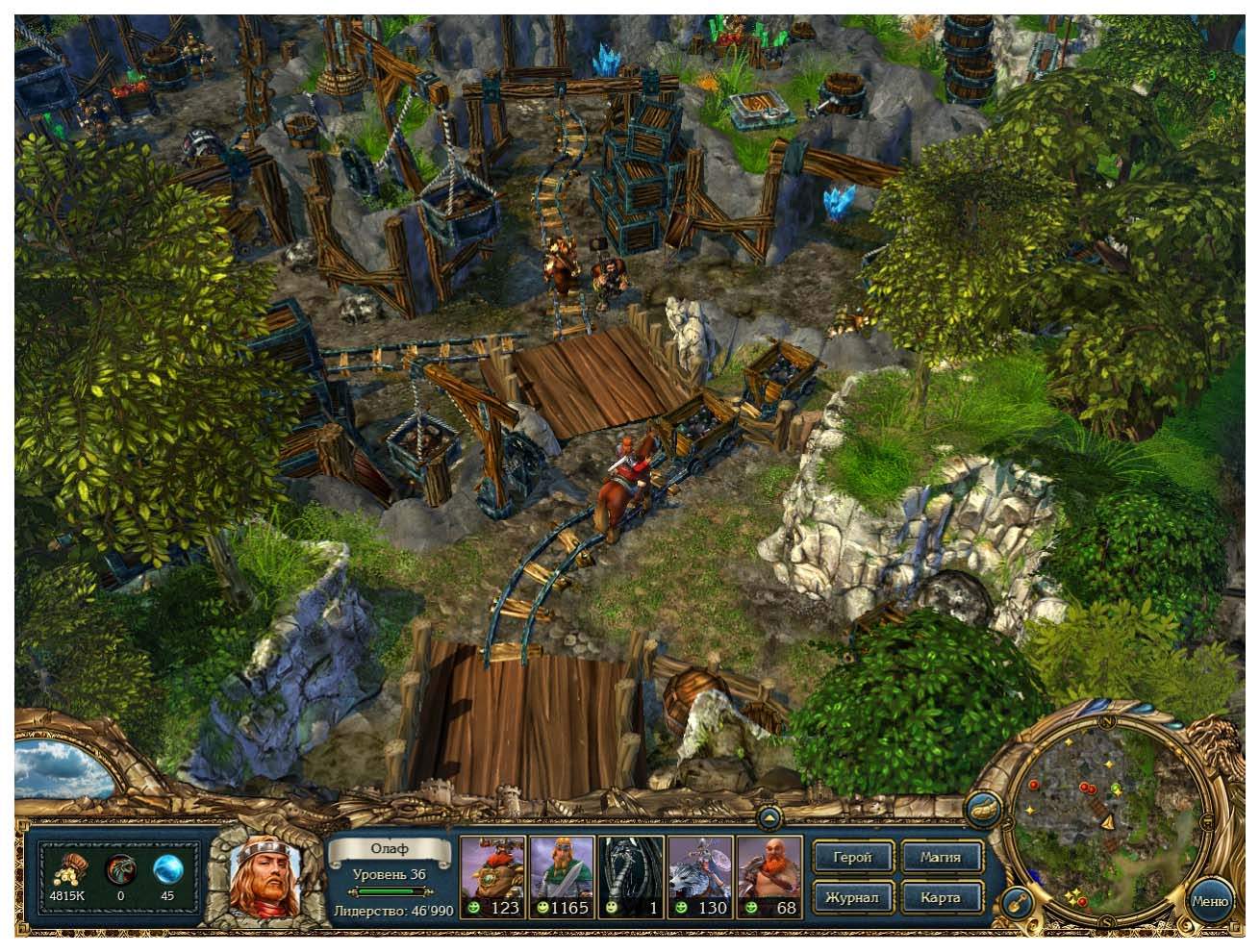
Task: Open the round Меню button
Action: point(1210,901)
